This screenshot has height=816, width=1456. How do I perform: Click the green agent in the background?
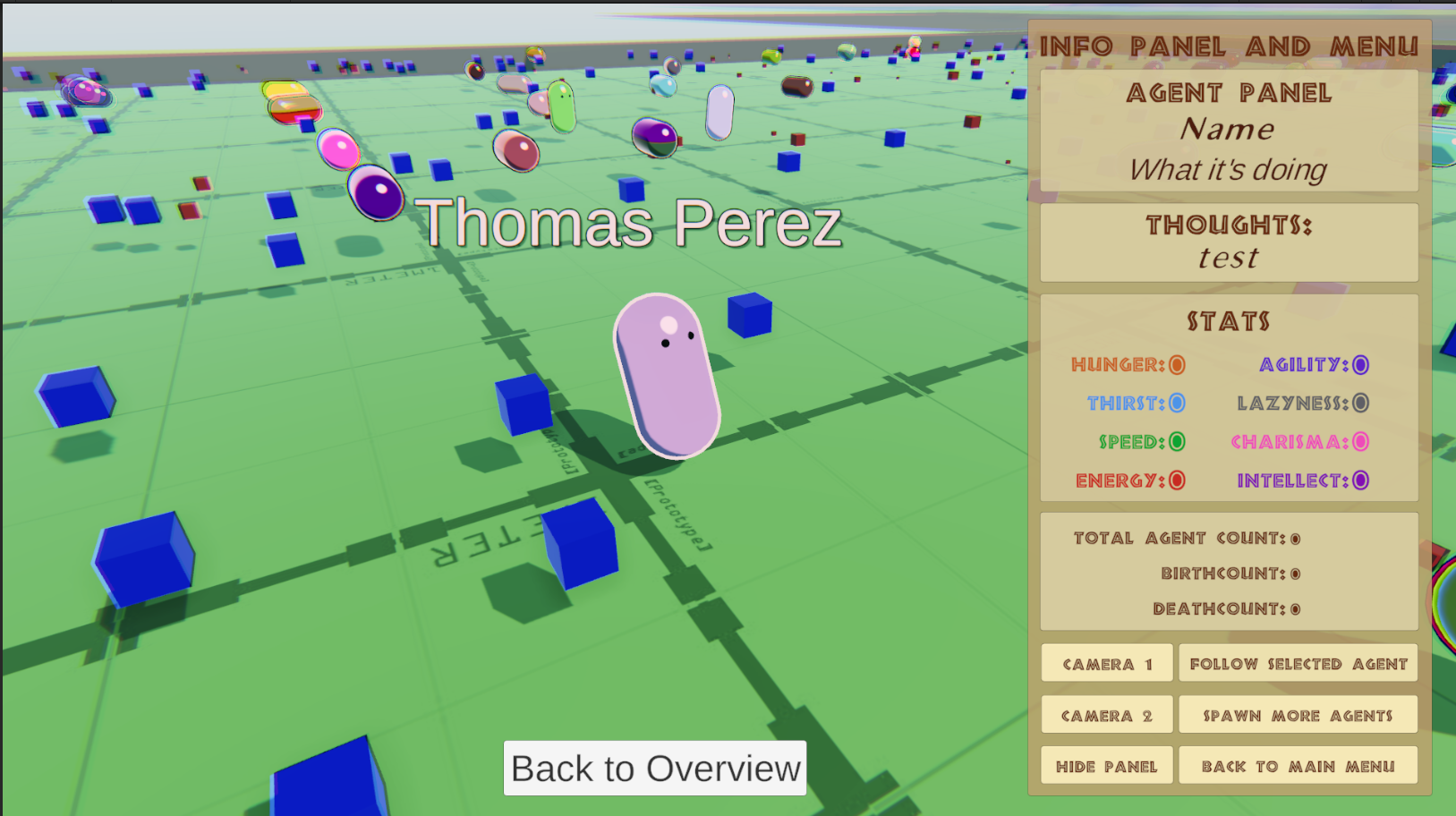[x=563, y=106]
